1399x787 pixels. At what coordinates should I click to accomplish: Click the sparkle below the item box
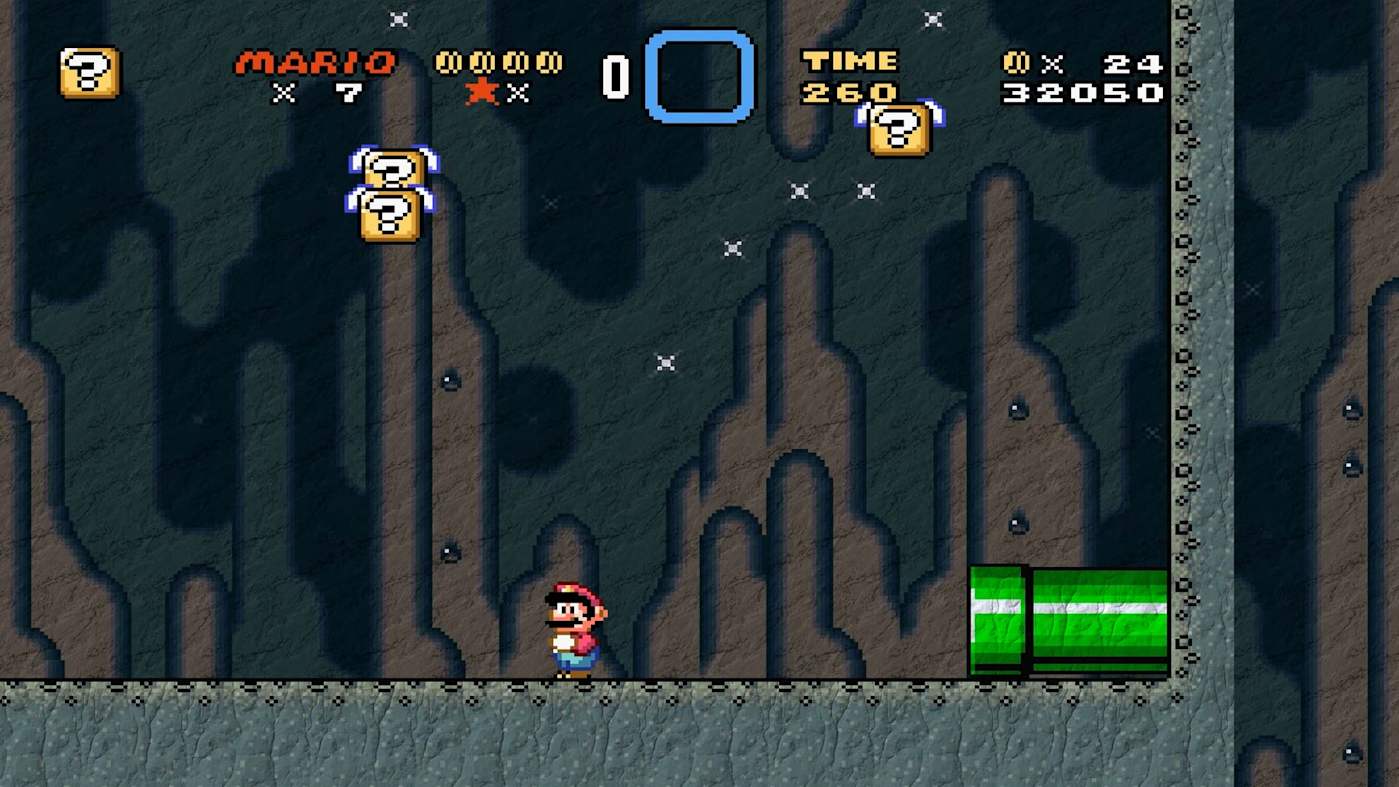[x=731, y=248]
